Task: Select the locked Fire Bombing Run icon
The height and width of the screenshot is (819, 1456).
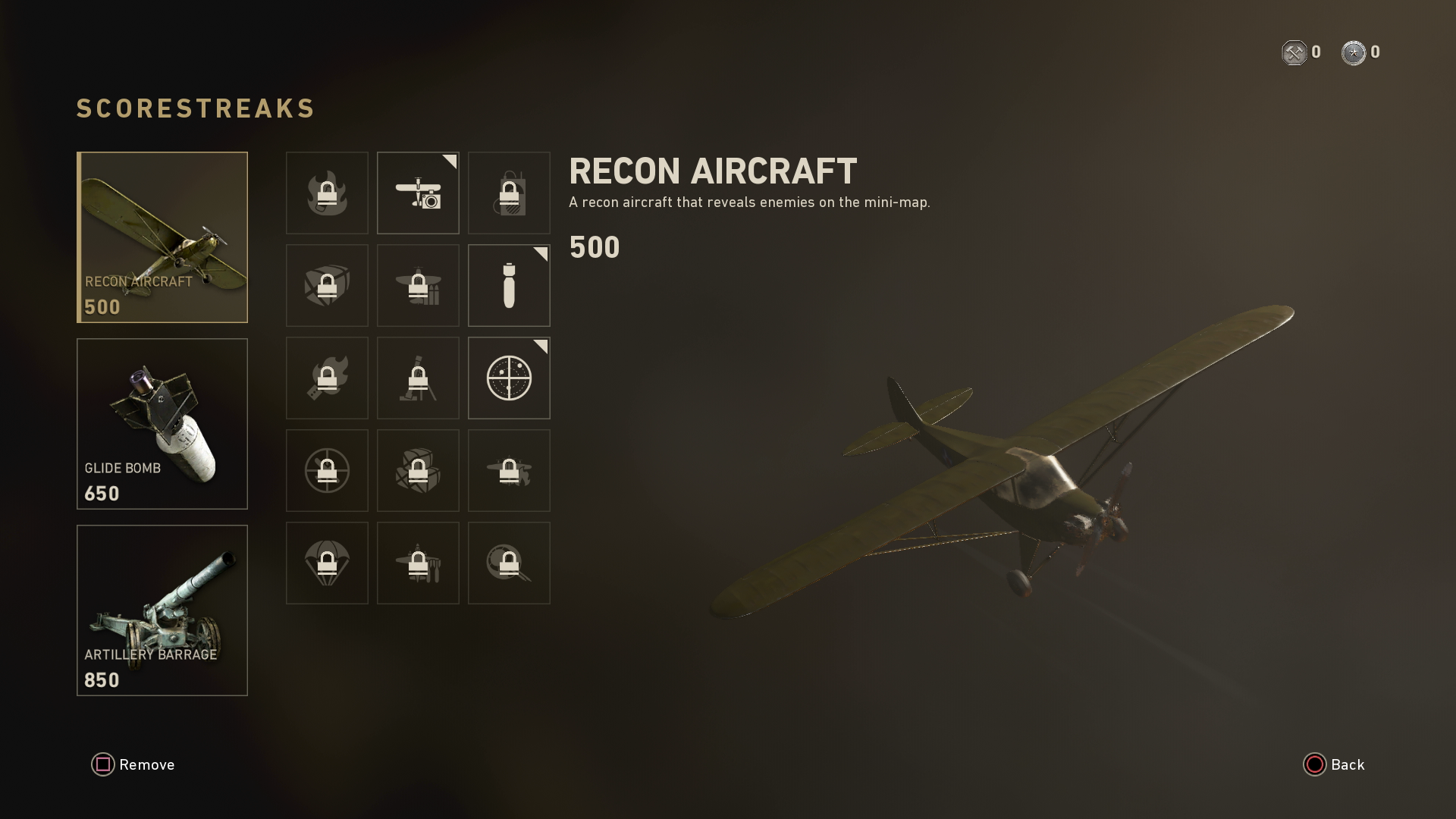Action: pyautogui.click(x=509, y=470)
